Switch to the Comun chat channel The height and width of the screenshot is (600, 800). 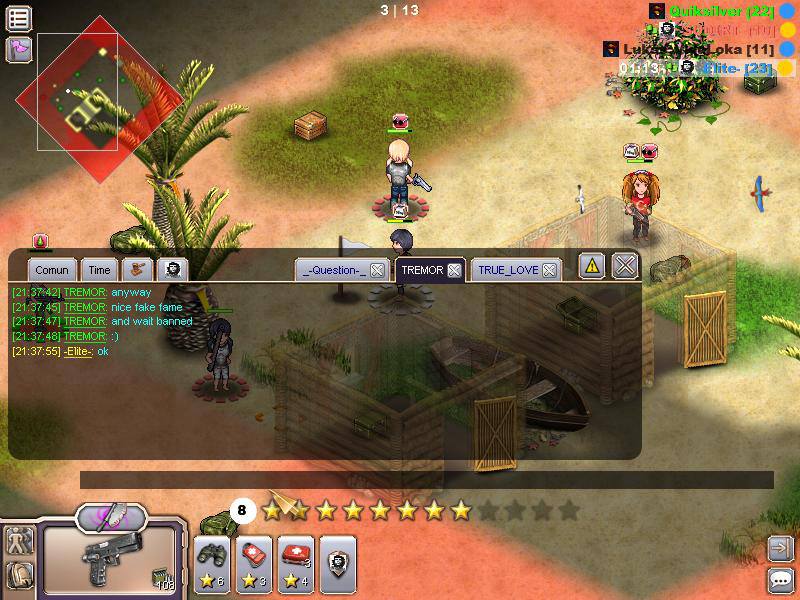tap(51, 270)
